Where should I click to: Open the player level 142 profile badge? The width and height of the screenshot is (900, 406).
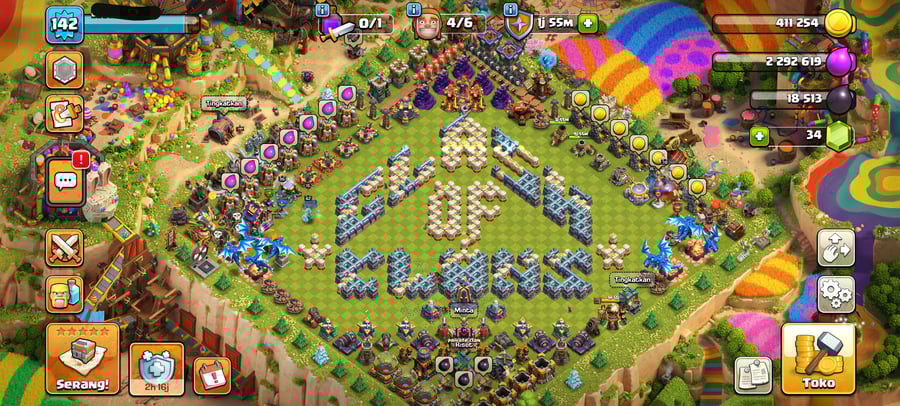pyautogui.click(x=64, y=24)
